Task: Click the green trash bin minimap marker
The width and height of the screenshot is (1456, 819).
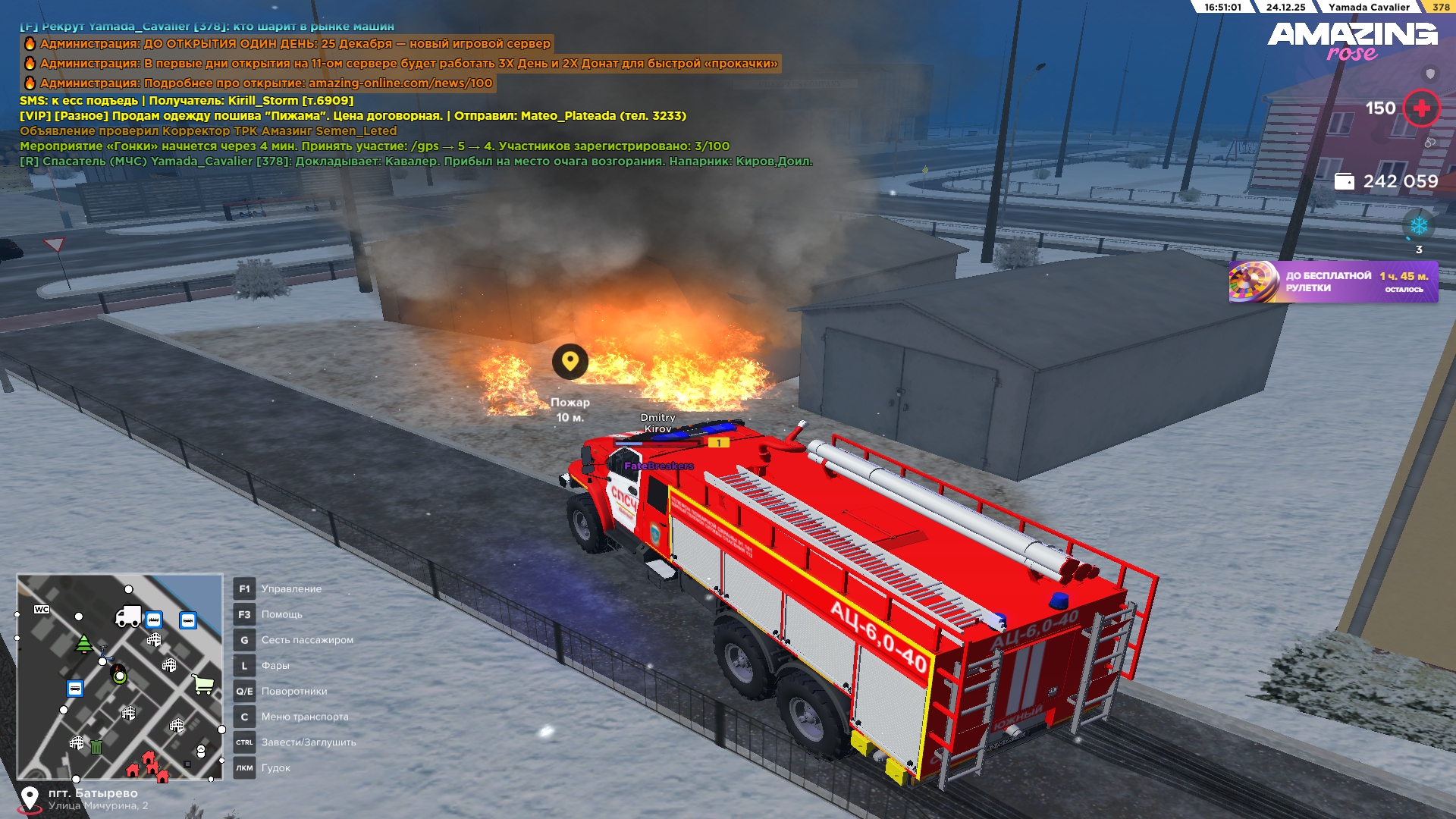Action: (x=96, y=747)
